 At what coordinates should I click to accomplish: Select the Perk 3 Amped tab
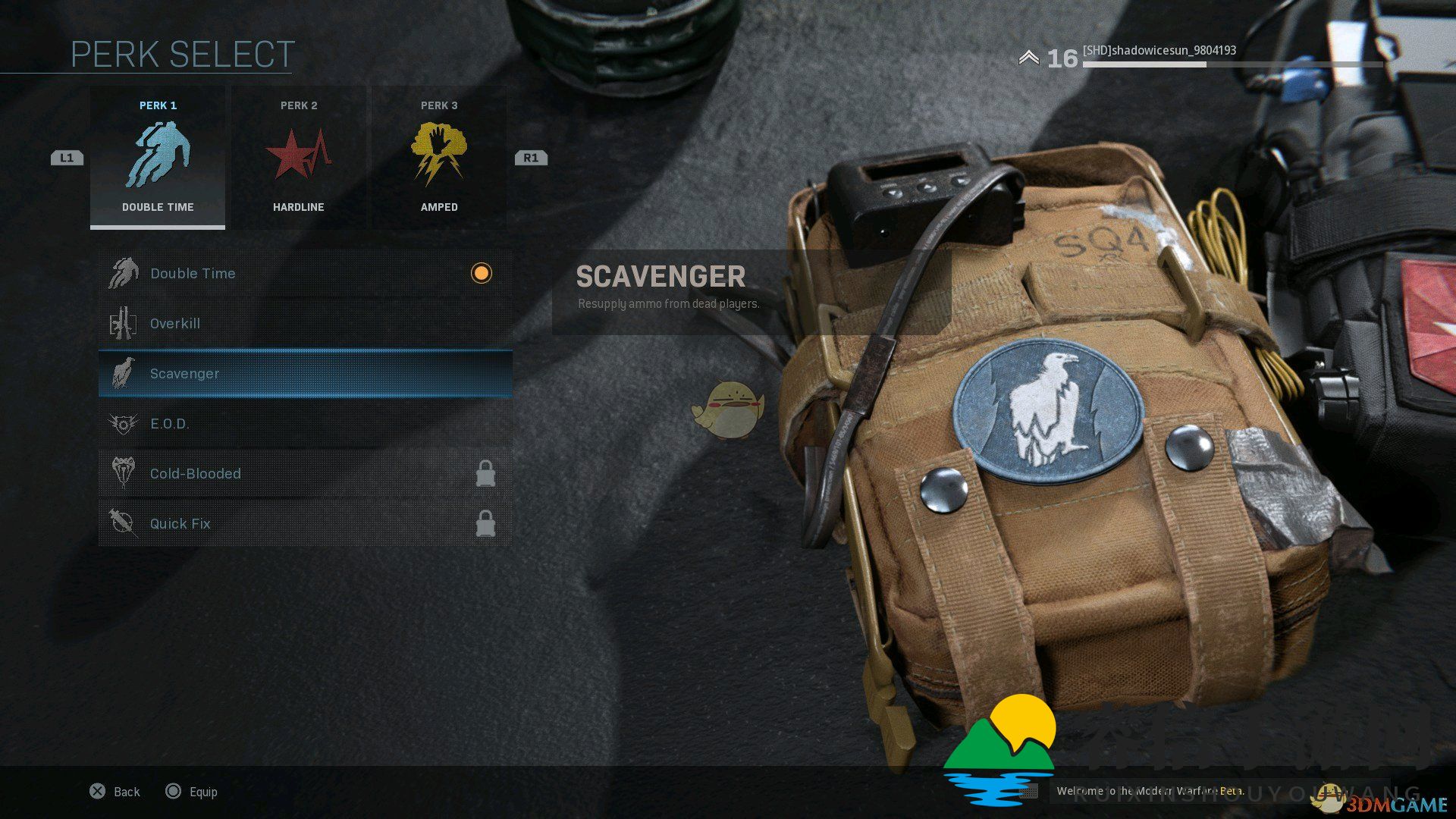tap(439, 158)
